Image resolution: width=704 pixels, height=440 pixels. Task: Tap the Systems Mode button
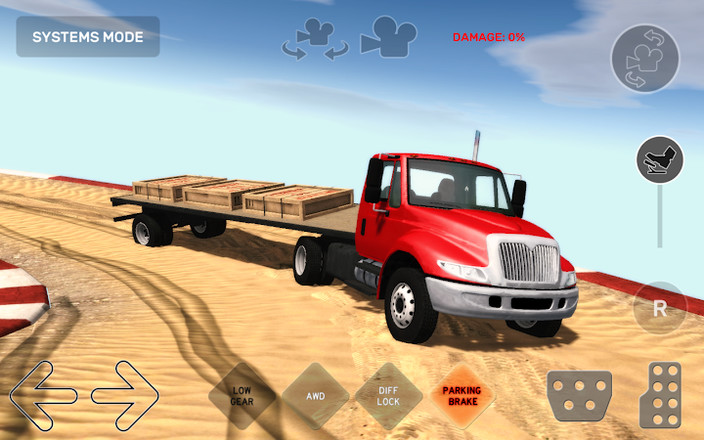tap(88, 37)
